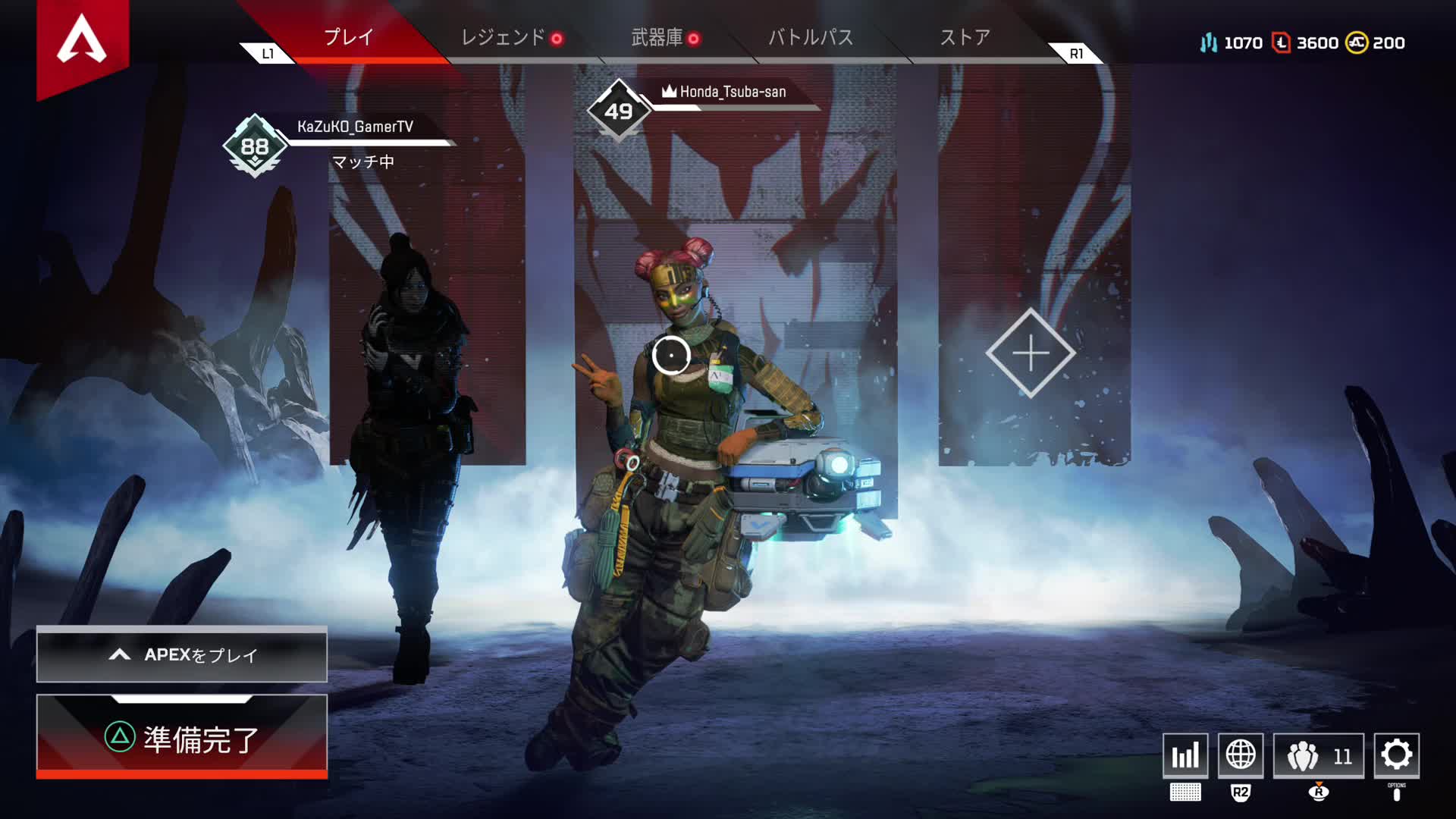The height and width of the screenshot is (819, 1456).
Task: Invite a friend with the plus slot
Action: [x=1031, y=353]
